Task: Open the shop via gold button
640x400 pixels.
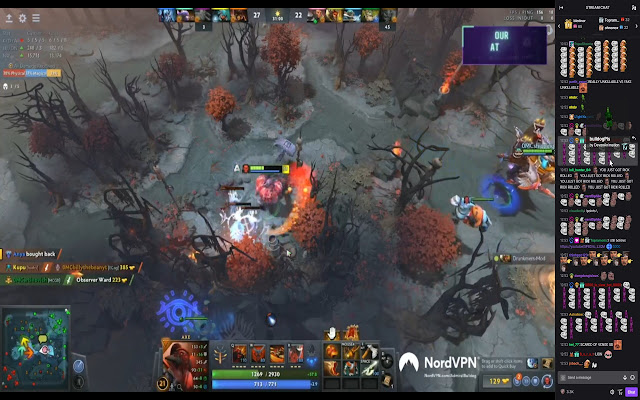Action: [x=493, y=381]
